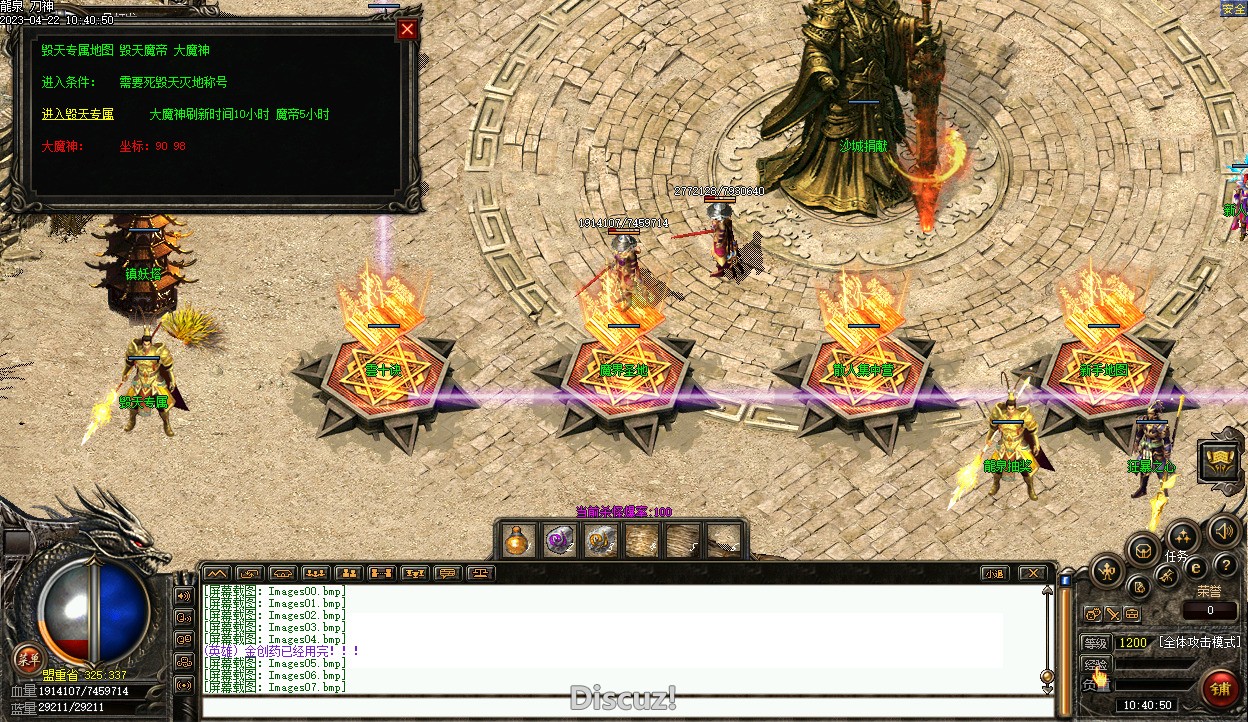Close the NPC dialog with the red X
The width and height of the screenshot is (1248, 722).
click(x=406, y=29)
